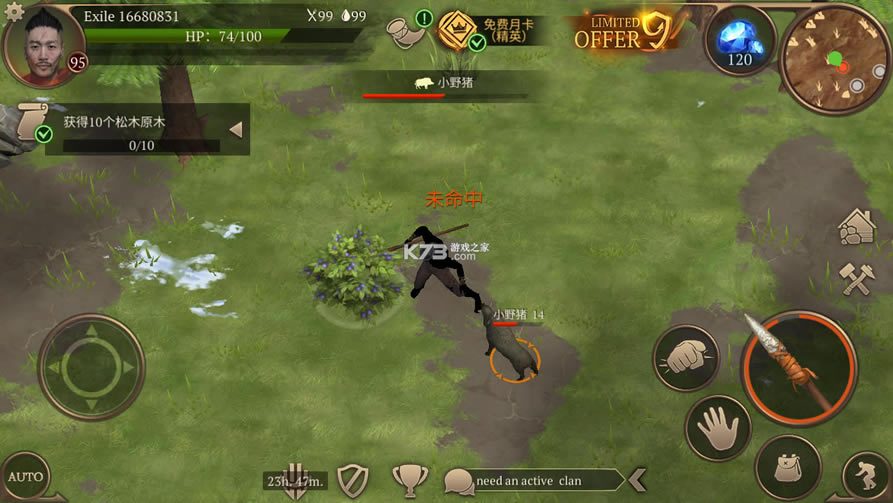Open the shield icon menu
893x503 pixels.
point(353,480)
